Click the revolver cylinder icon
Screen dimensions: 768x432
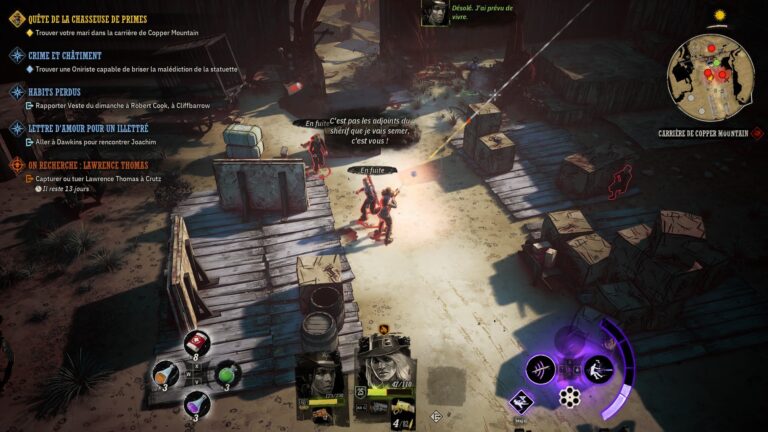[x=569, y=396]
